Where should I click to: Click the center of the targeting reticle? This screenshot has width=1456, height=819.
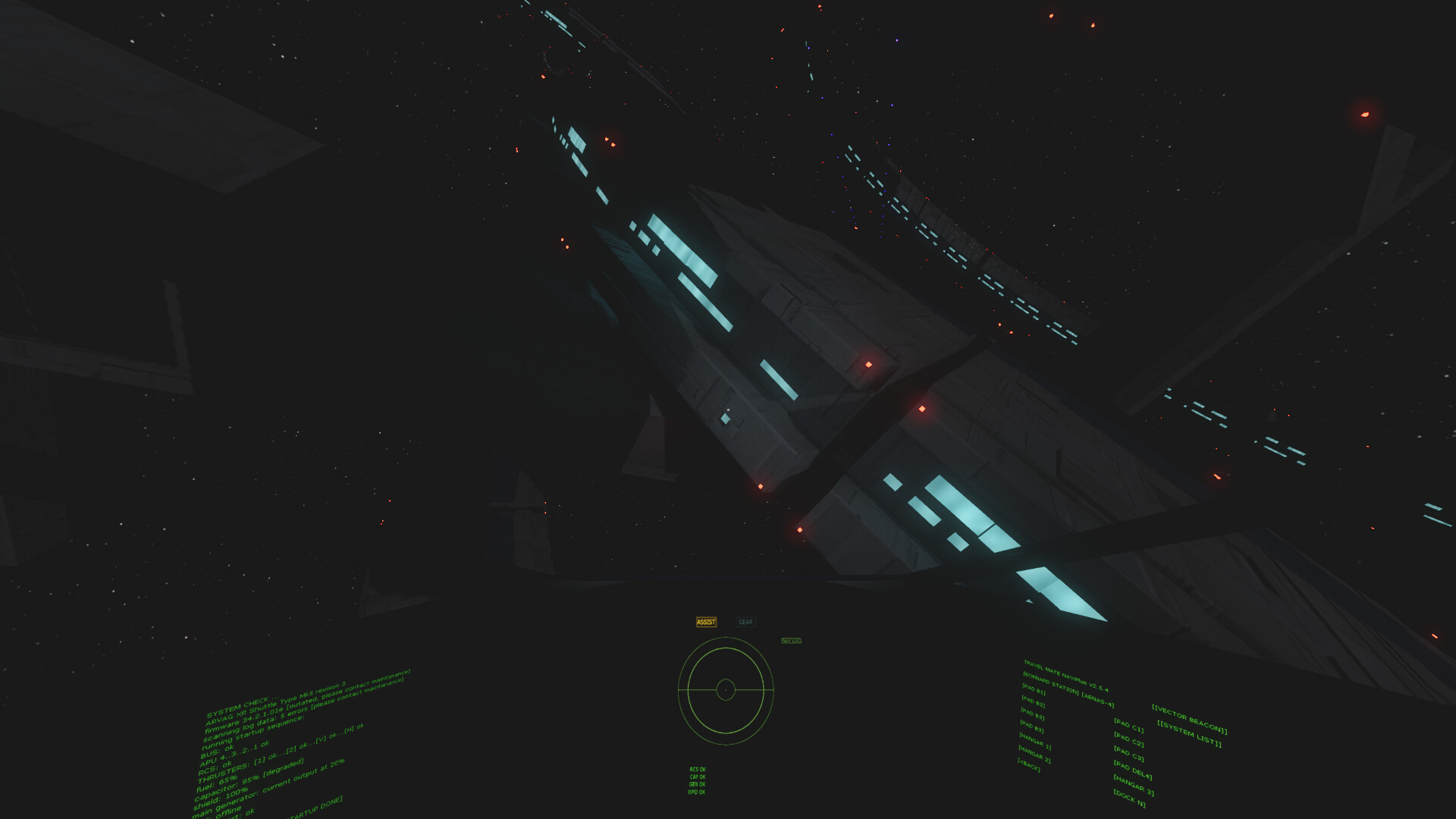726,690
